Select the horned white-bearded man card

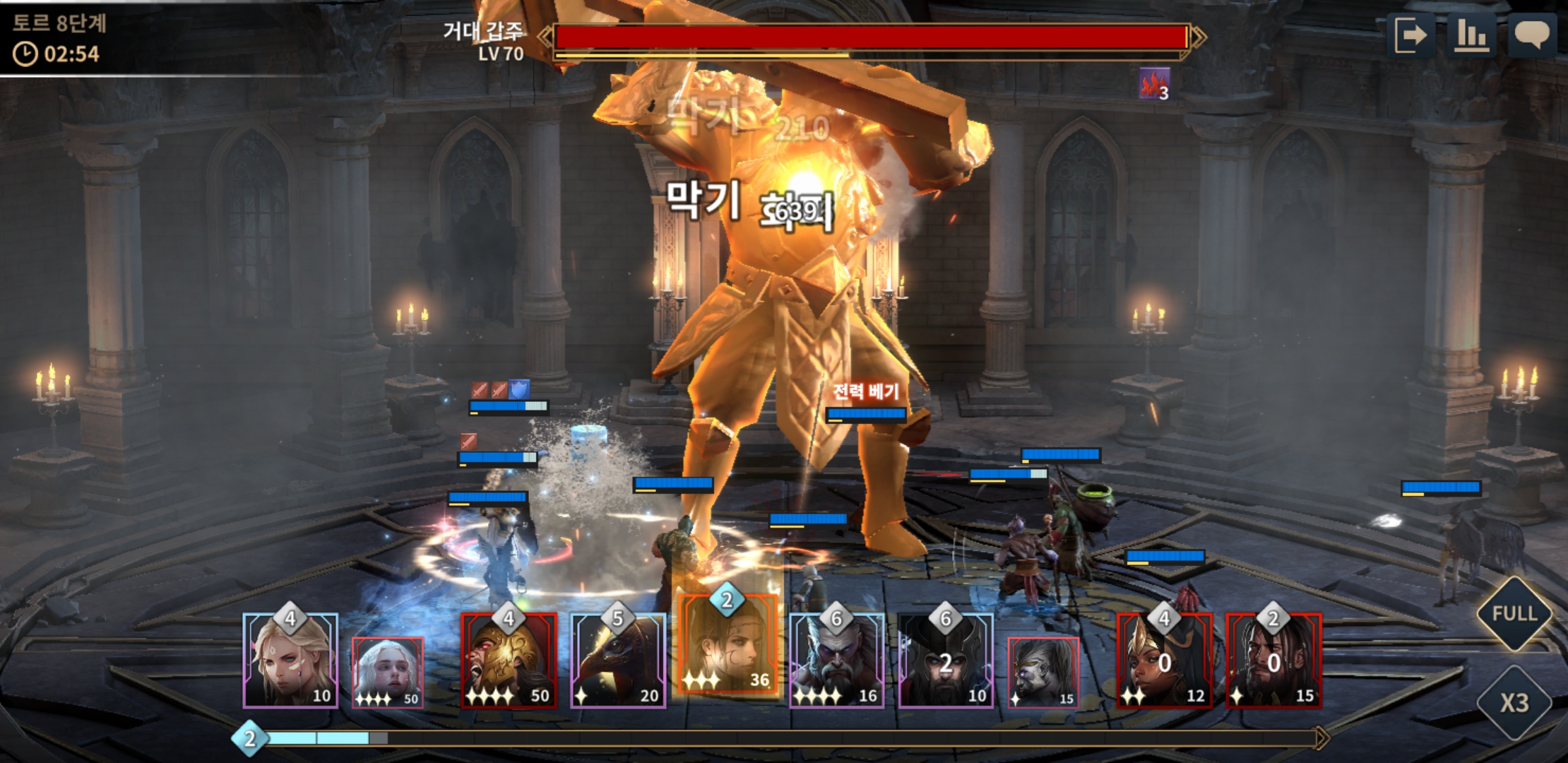836,661
